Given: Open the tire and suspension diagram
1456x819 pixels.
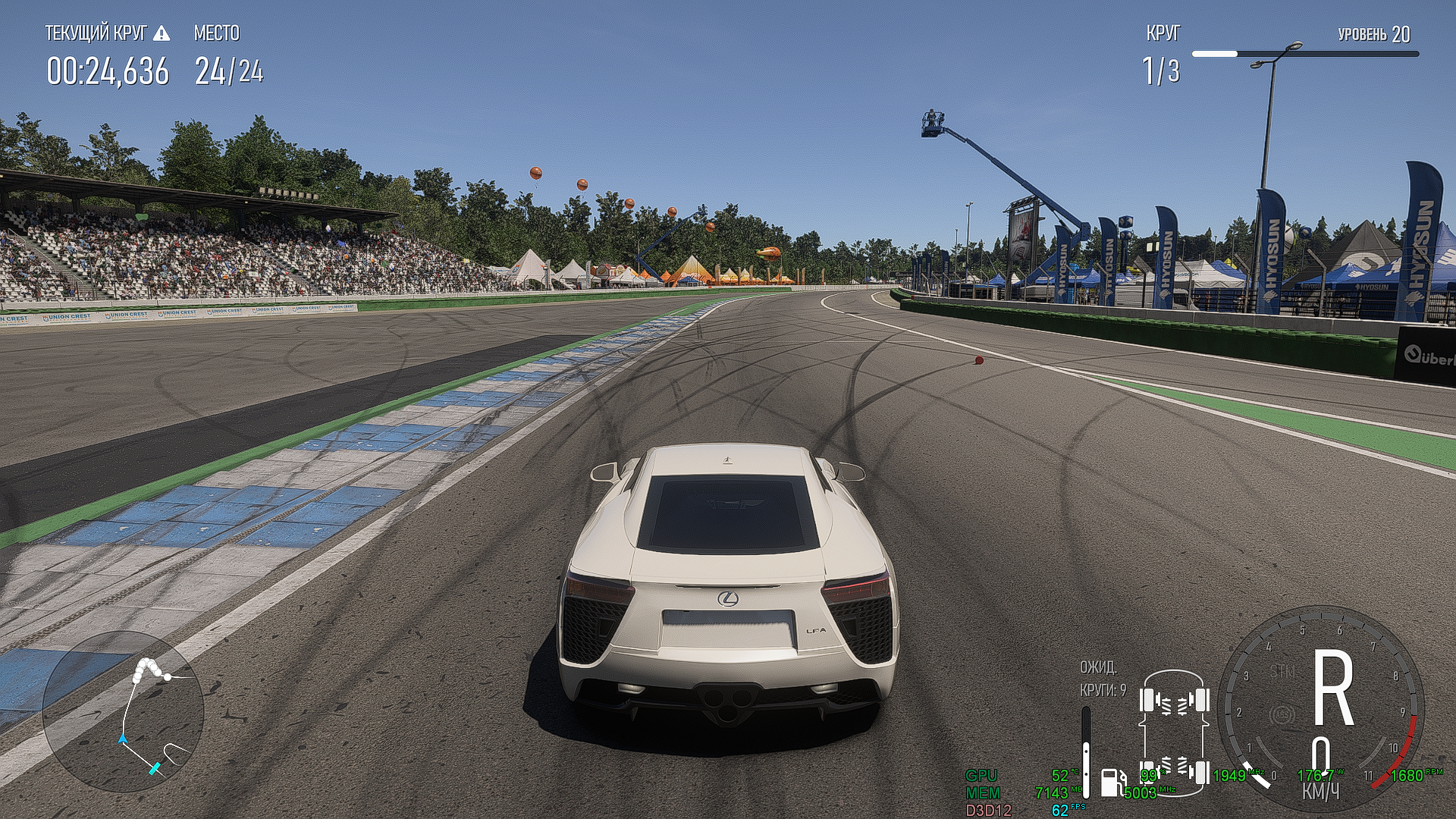Looking at the screenshot, I should point(1174,733).
